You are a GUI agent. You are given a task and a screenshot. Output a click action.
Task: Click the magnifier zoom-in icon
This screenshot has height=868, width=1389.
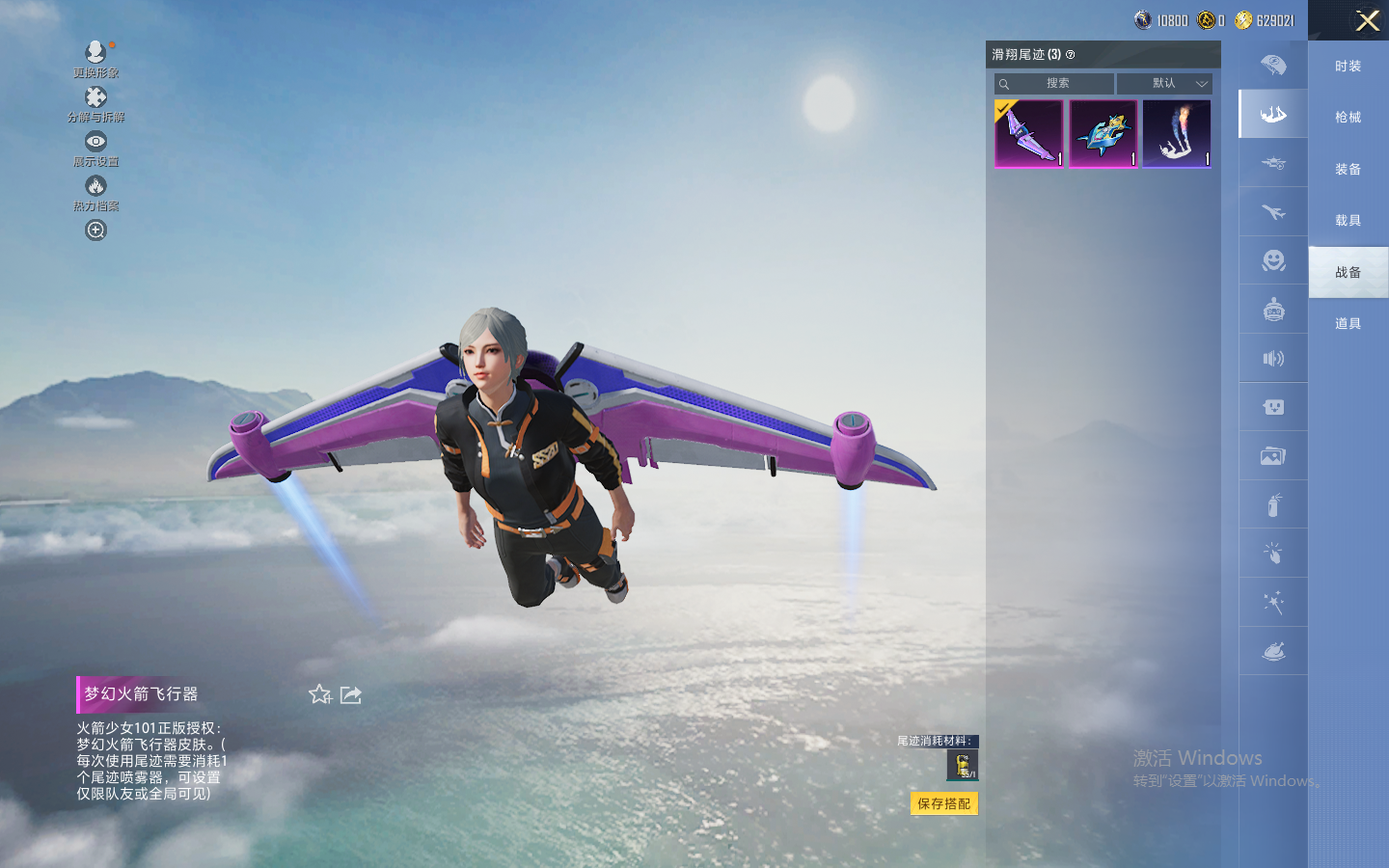click(x=95, y=231)
